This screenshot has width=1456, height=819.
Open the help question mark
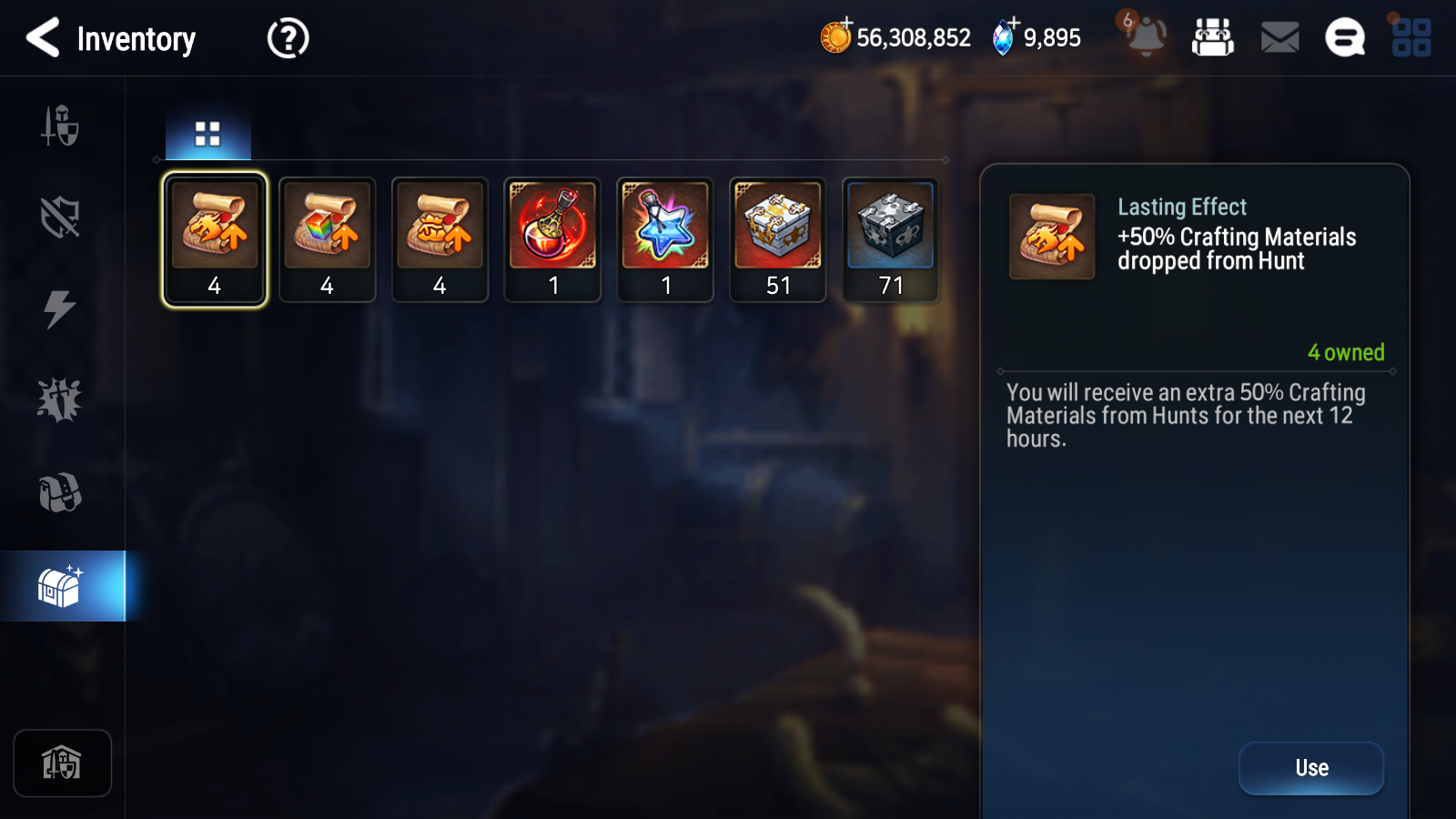pyautogui.click(x=287, y=37)
